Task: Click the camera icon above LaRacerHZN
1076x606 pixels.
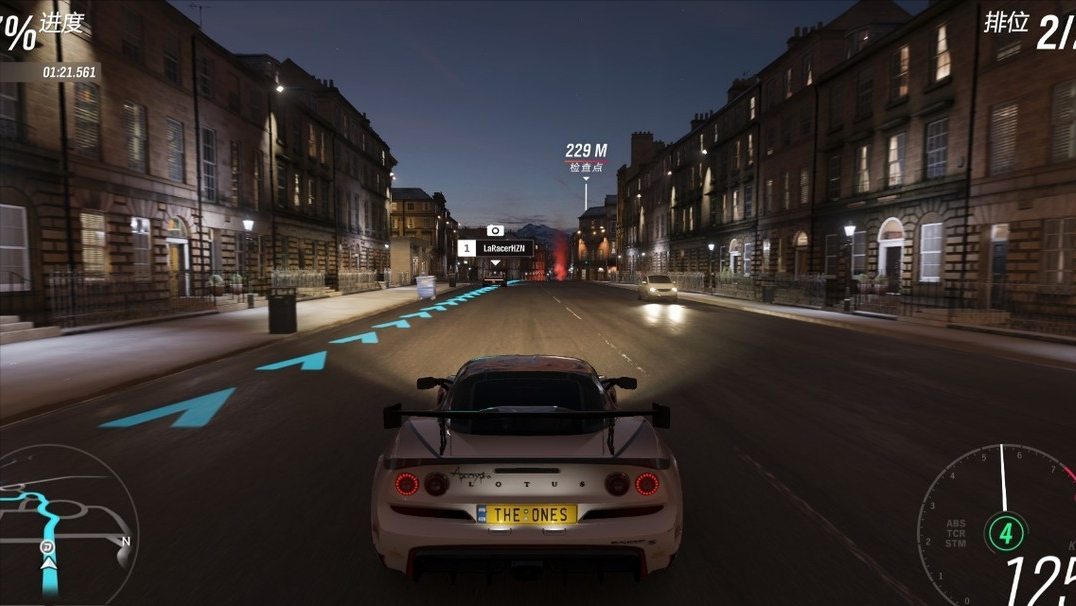Action: (x=494, y=231)
